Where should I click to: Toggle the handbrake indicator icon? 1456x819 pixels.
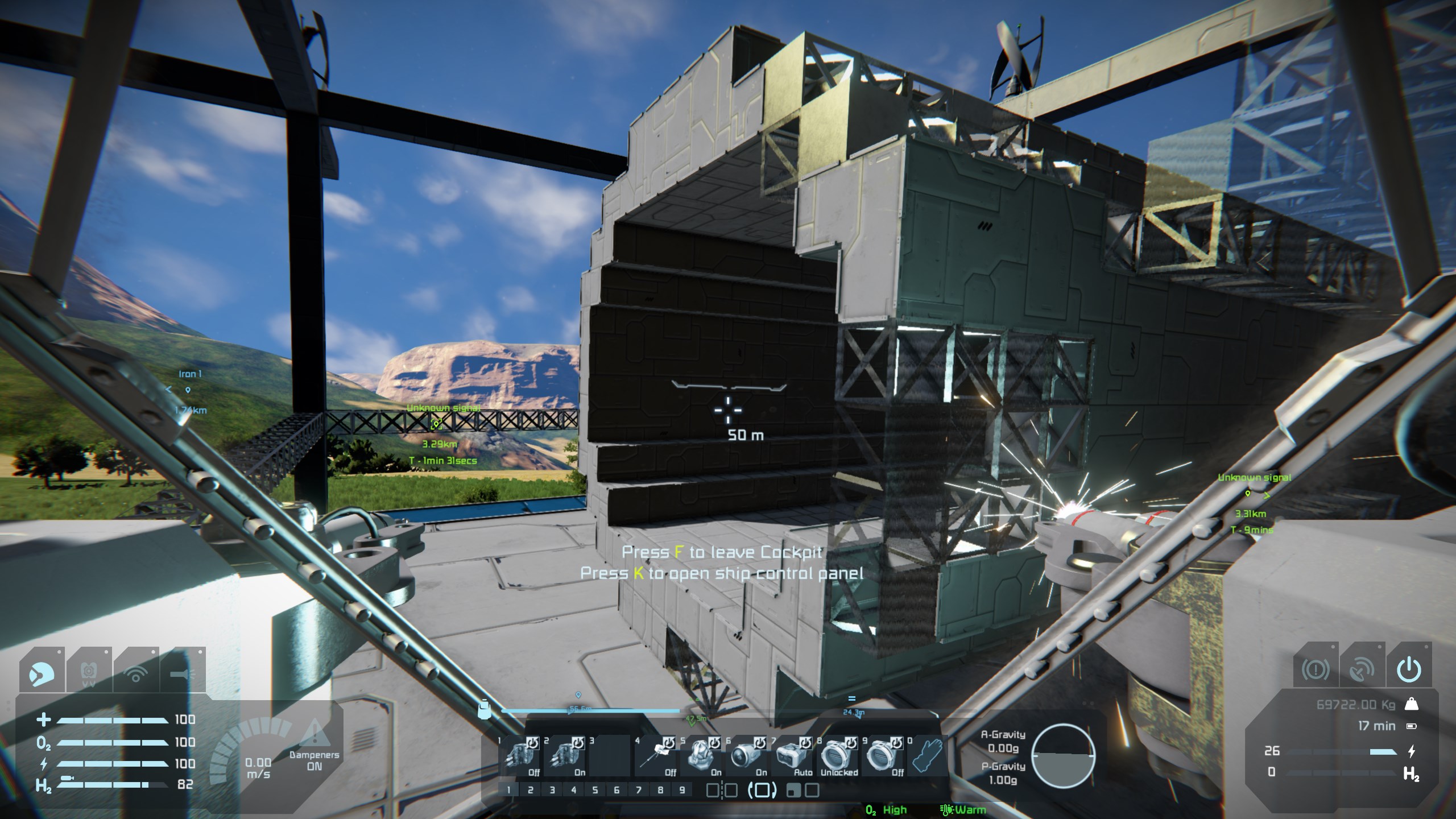tap(1315, 669)
